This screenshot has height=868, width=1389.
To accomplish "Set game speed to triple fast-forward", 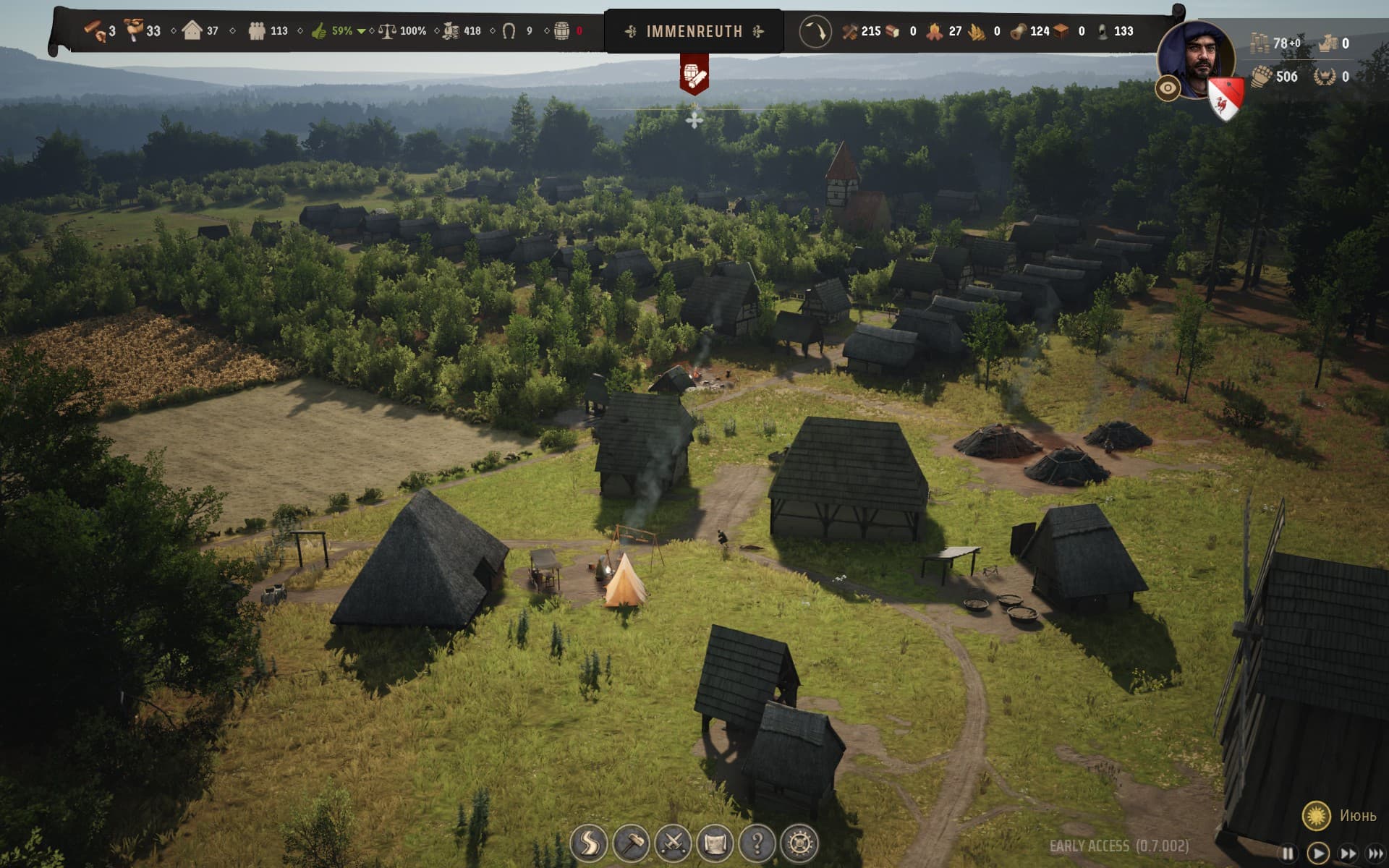I will click(1375, 854).
